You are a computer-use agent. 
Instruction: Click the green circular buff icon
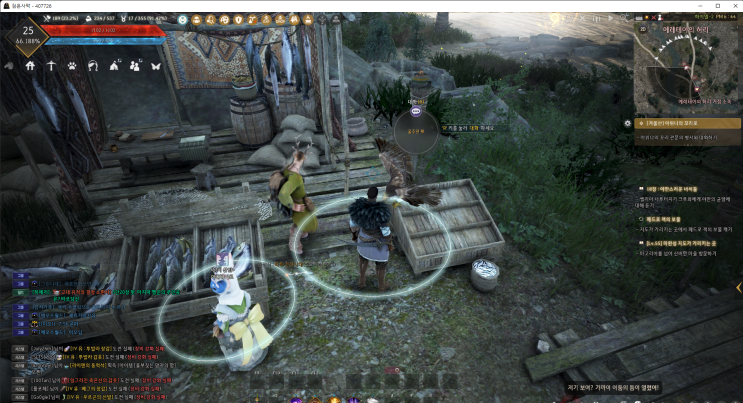pos(184,19)
